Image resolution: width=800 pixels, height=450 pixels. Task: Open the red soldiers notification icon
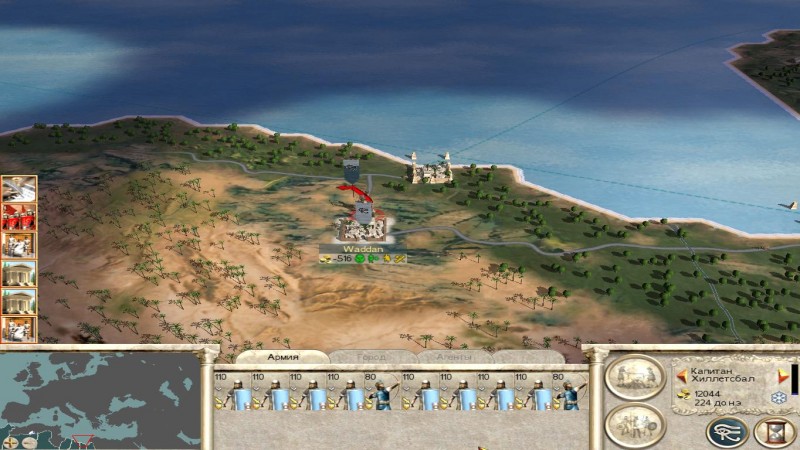(18, 217)
